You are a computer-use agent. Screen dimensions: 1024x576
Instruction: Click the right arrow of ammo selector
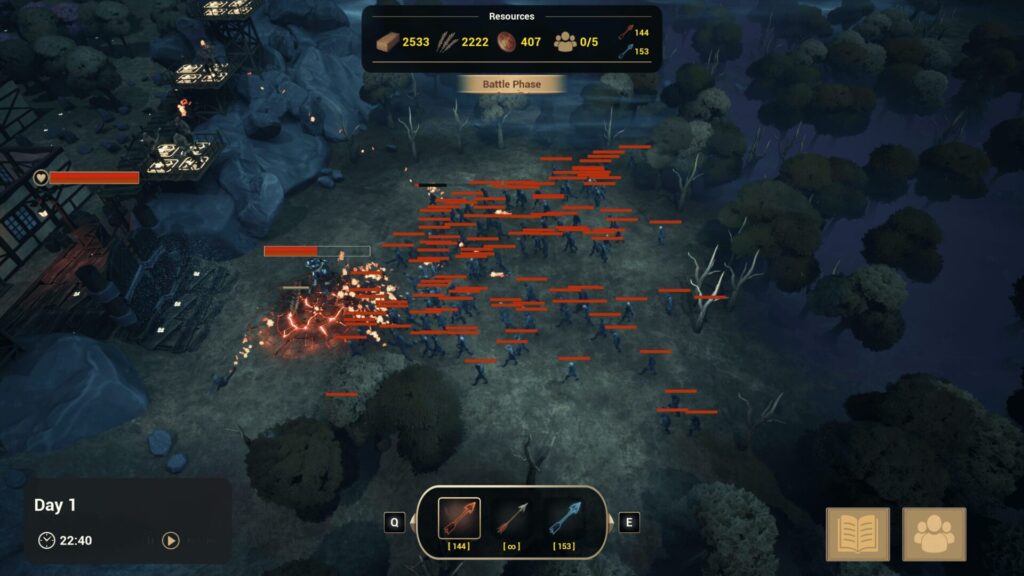tap(628, 522)
